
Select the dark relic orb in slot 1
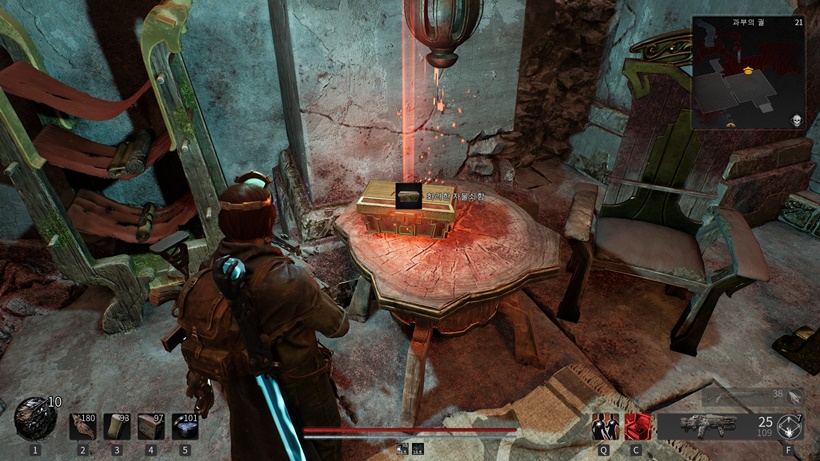[x=35, y=418]
